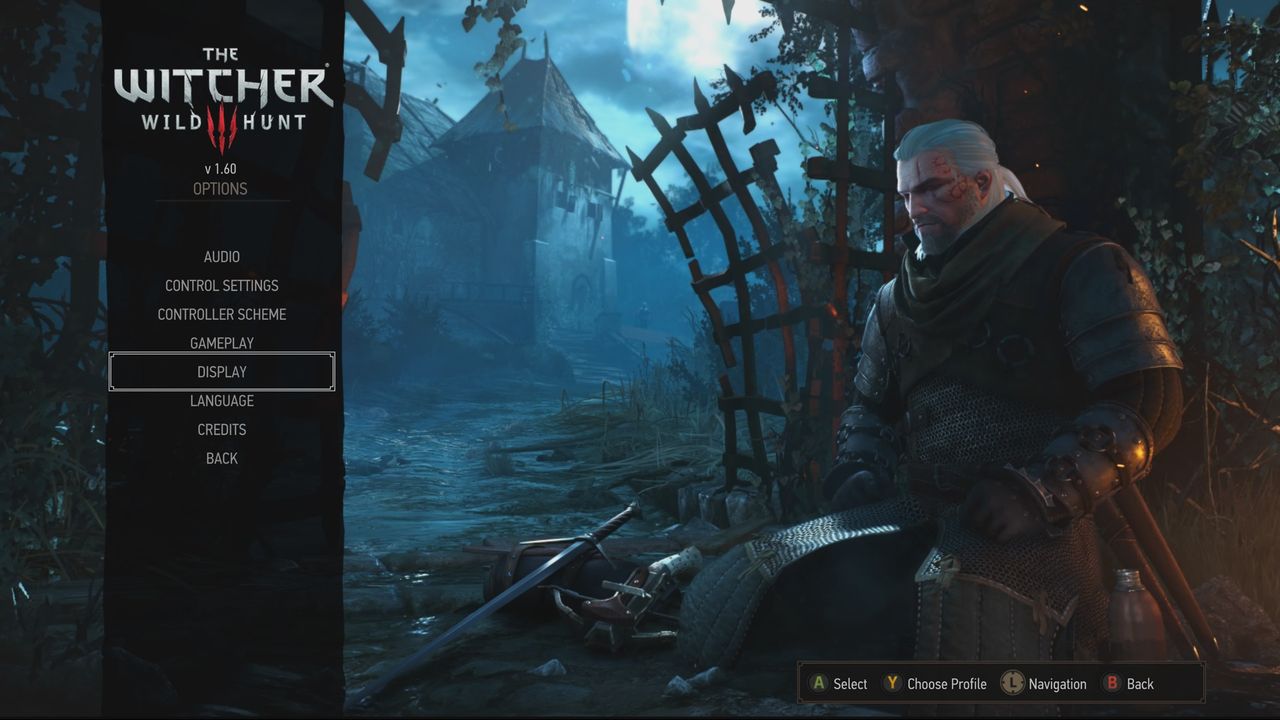Click the OPTIONS heading
Screen dimensions: 1280x720
[221, 188]
